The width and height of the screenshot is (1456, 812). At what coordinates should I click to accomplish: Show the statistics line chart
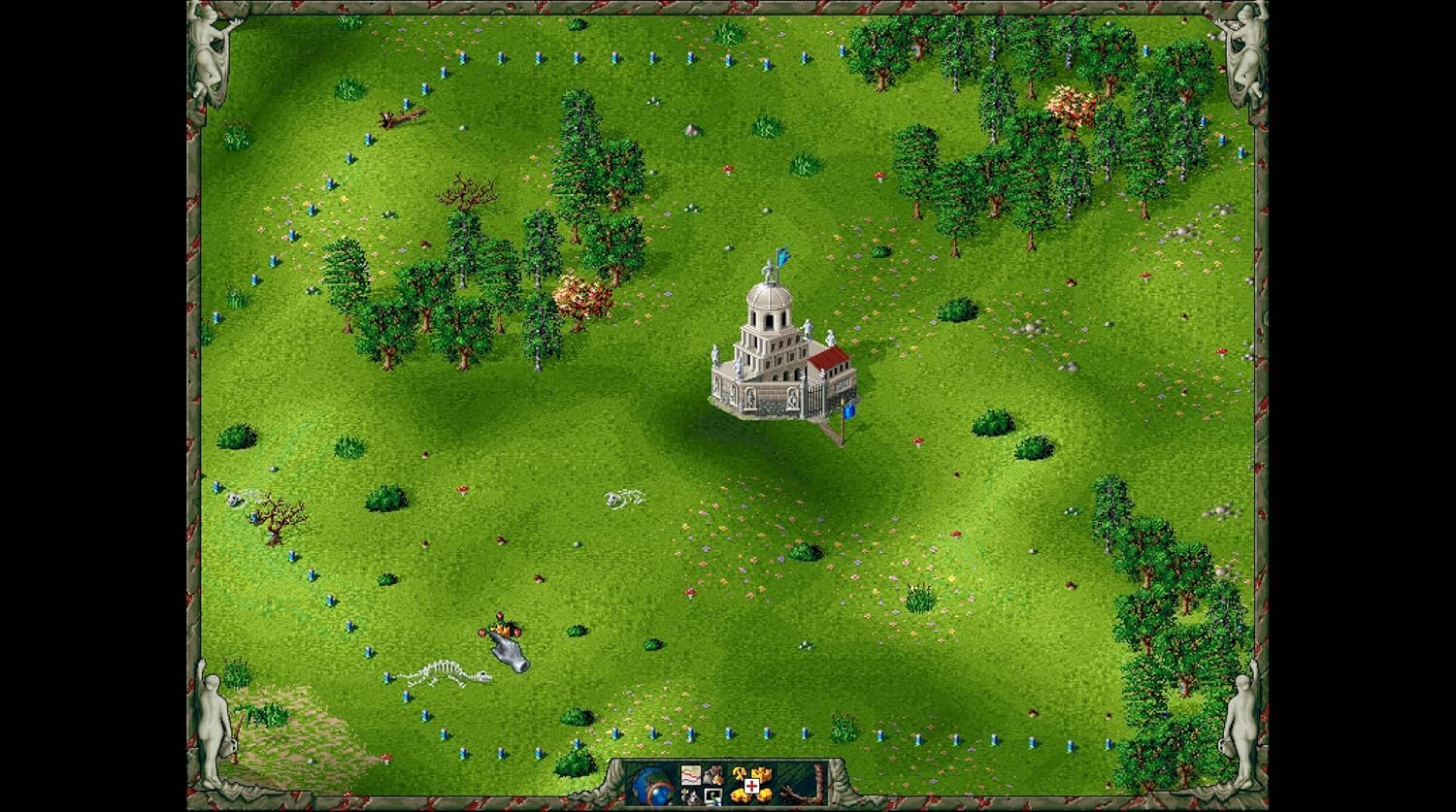pos(691,775)
